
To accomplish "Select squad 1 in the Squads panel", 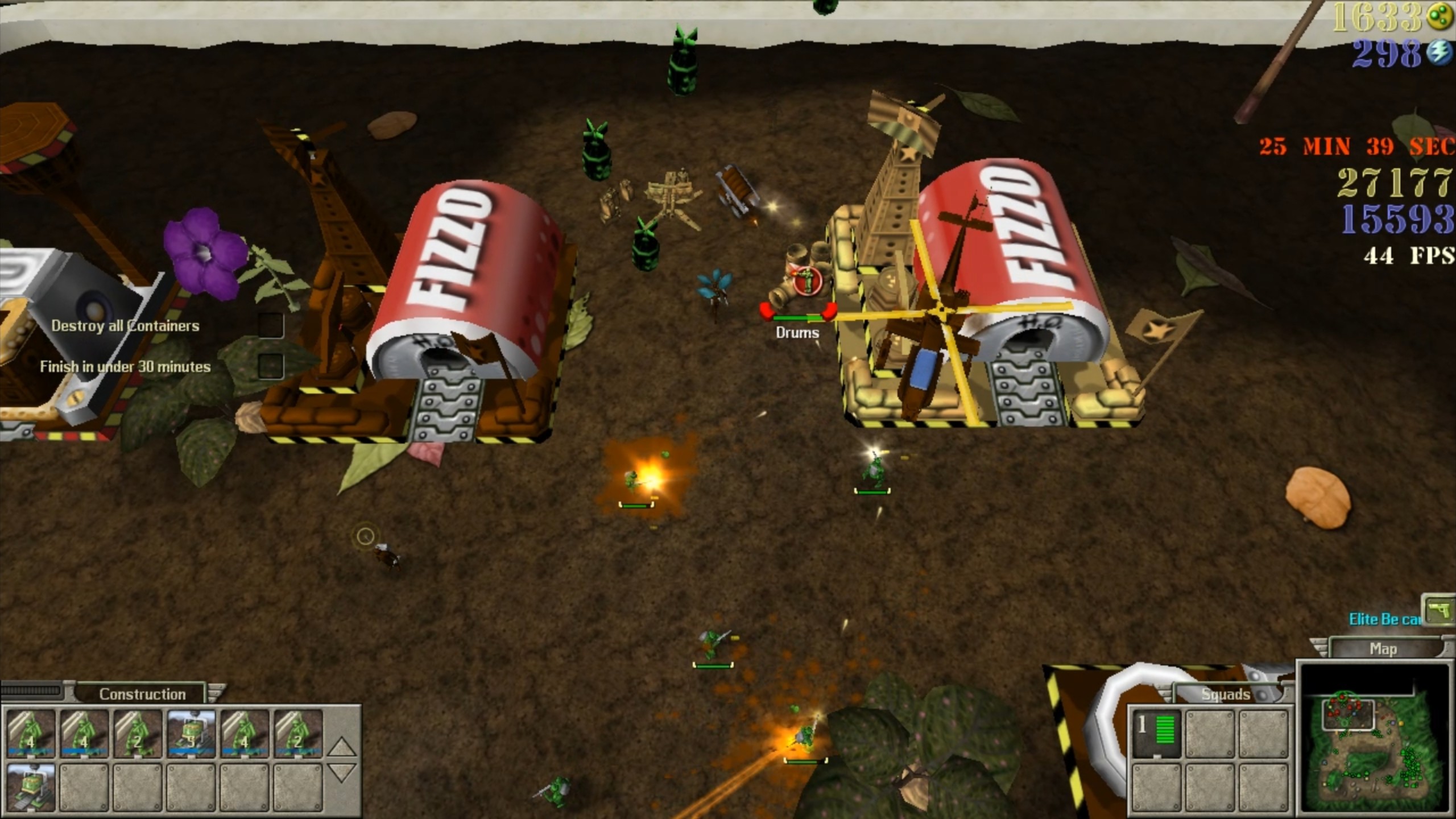I will (x=1156, y=733).
